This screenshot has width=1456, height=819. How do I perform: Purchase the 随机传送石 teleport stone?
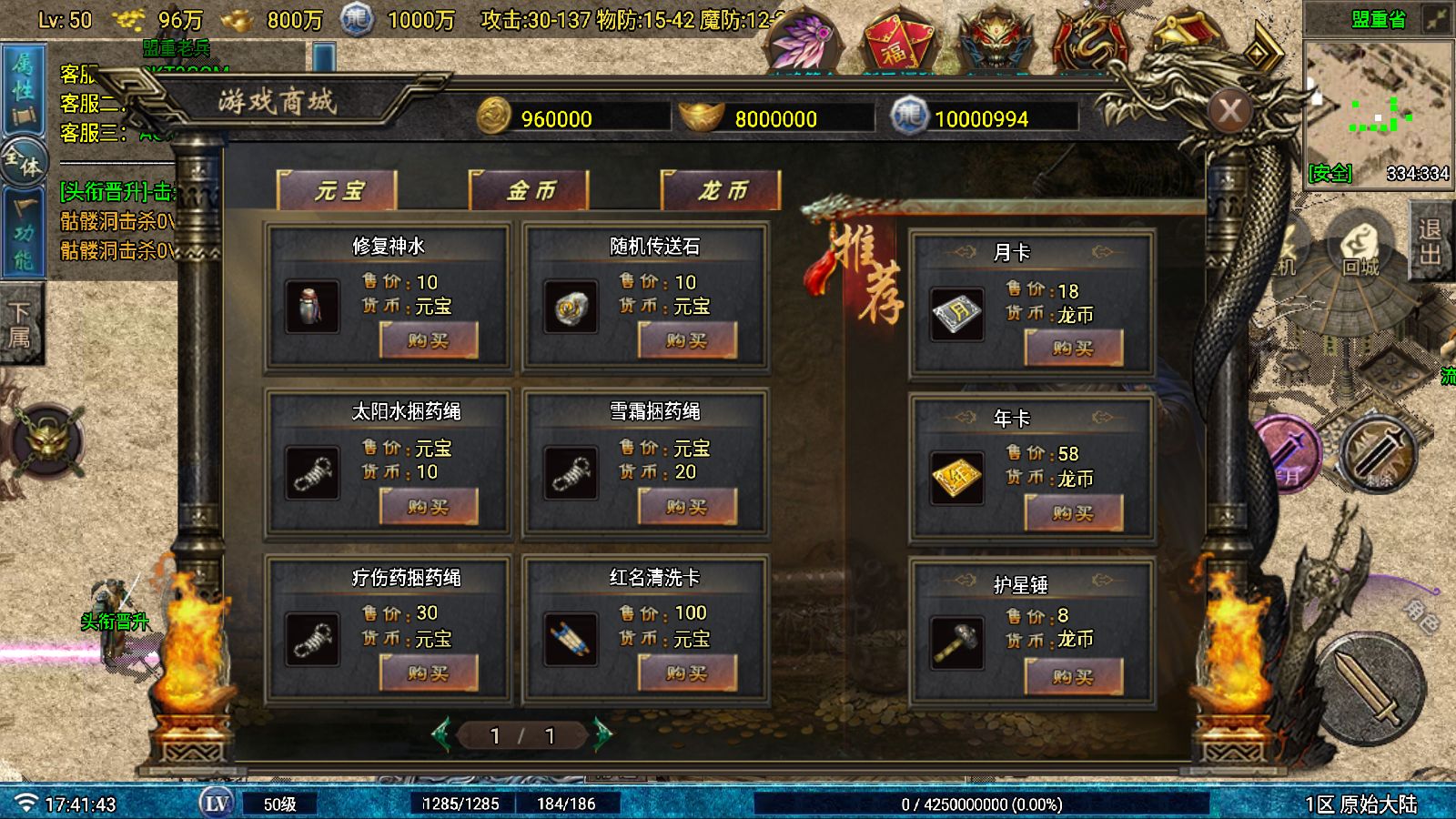[x=687, y=341]
